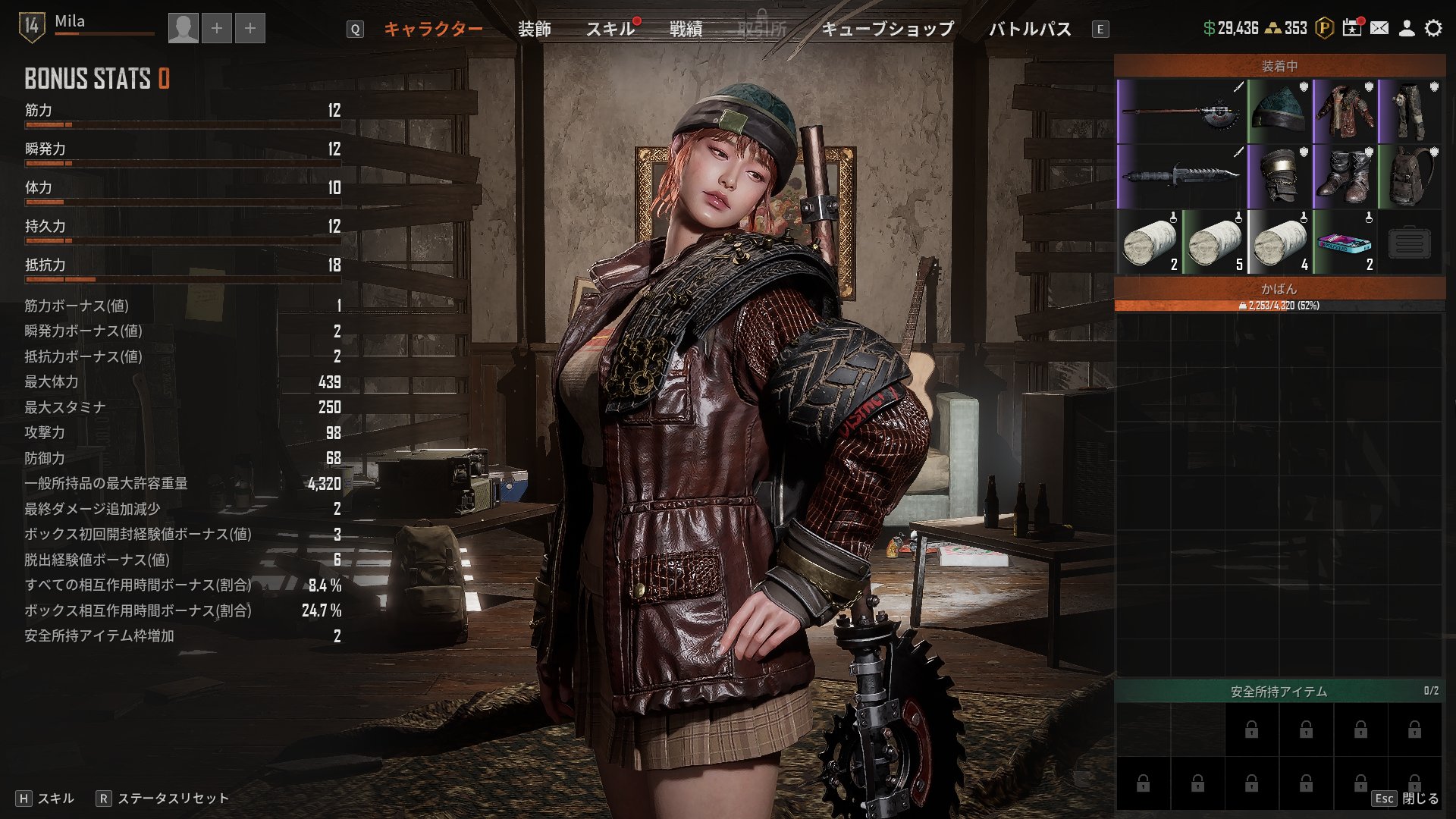
Task: Click ステータスリセット to reset stats
Action: (x=172, y=799)
